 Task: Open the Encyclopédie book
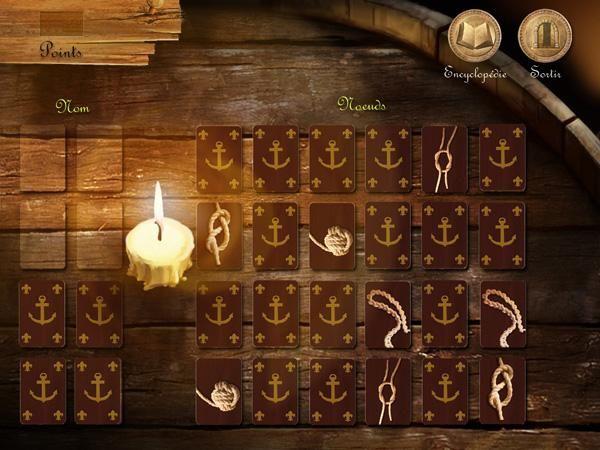click(475, 37)
